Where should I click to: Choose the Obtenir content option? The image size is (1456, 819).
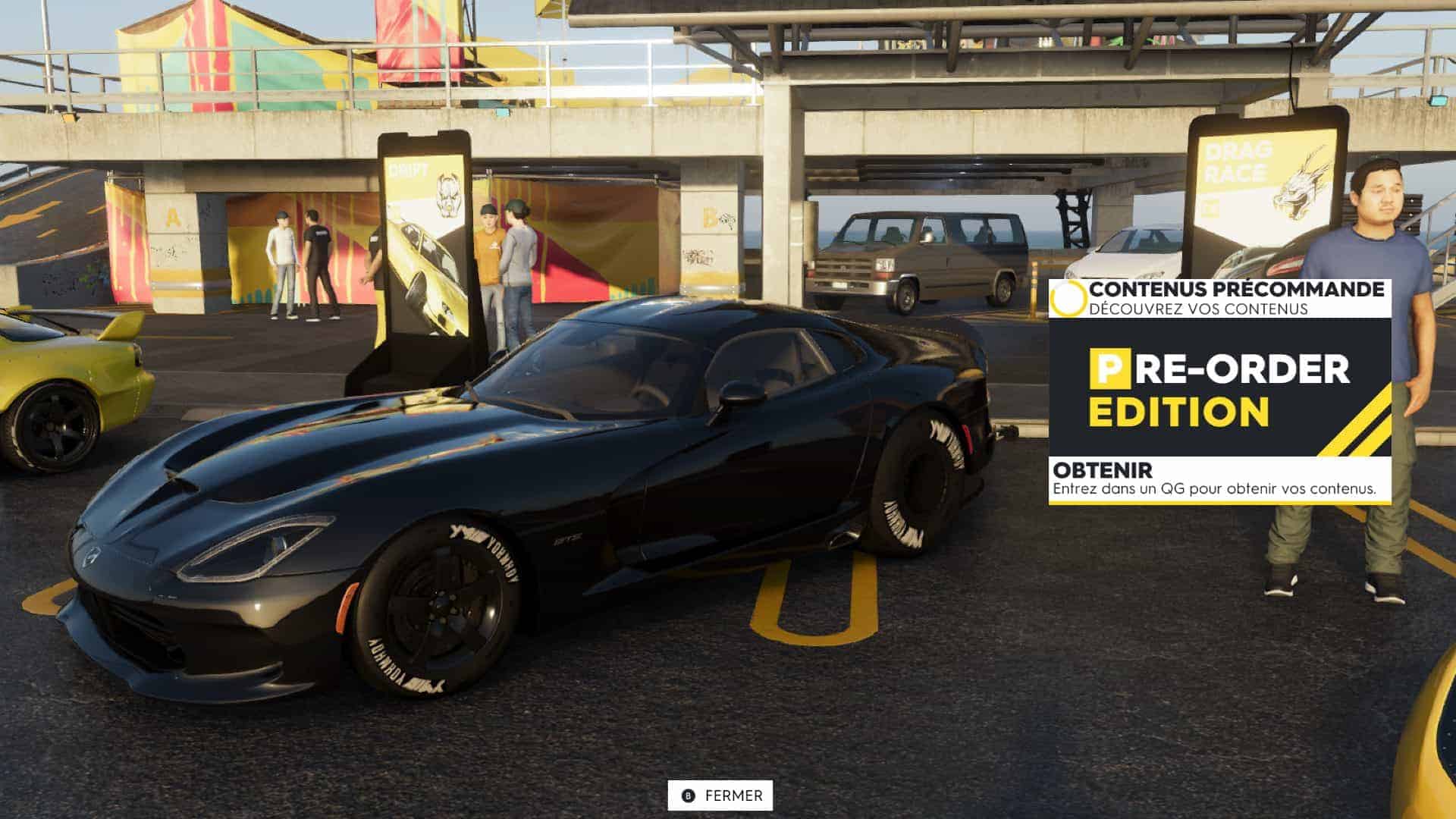pyautogui.click(x=1219, y=479)
